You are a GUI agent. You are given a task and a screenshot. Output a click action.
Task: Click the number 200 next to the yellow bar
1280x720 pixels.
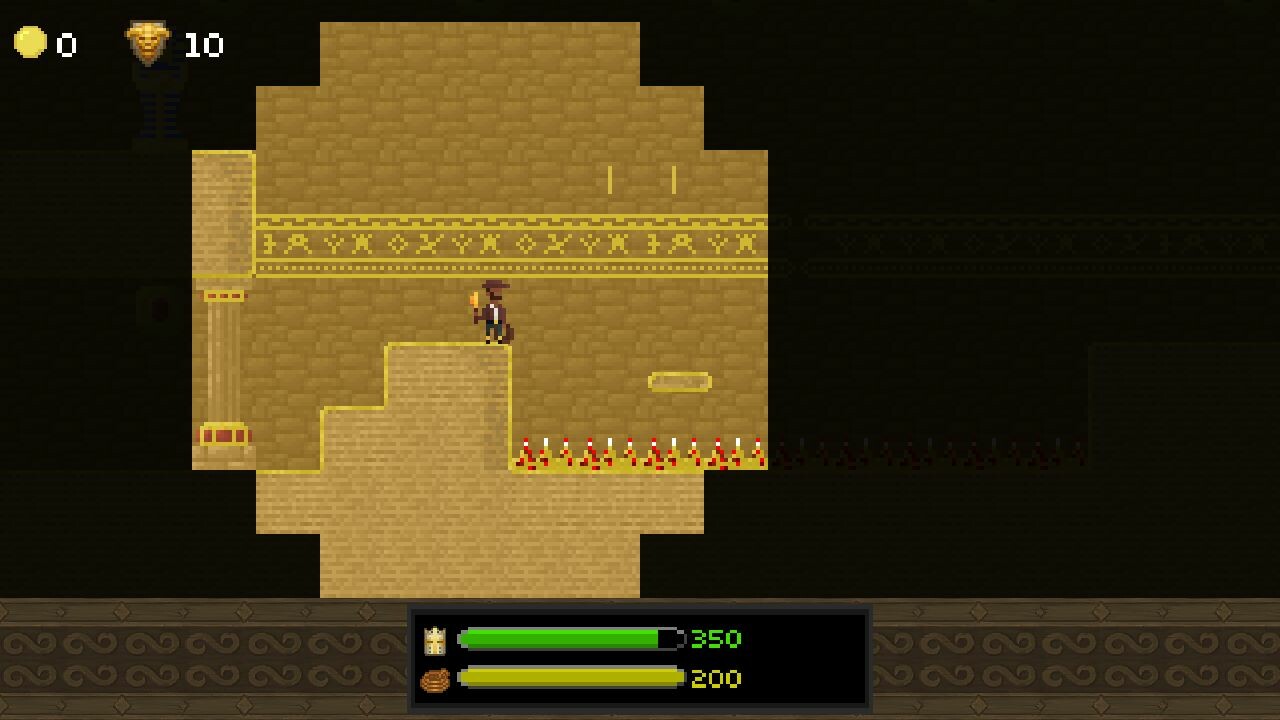716,679
